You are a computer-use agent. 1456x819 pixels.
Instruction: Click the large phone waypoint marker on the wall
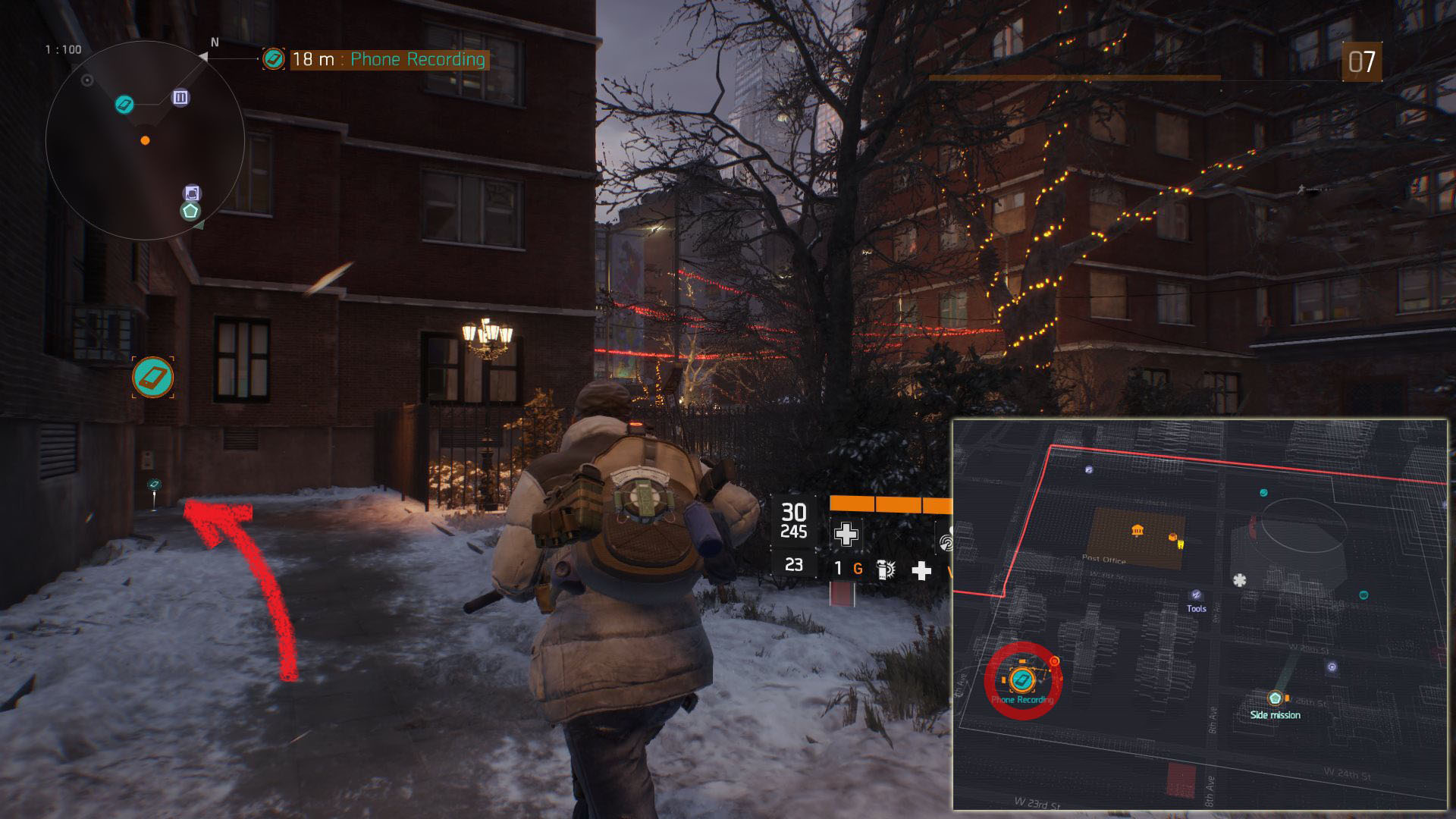152,377
